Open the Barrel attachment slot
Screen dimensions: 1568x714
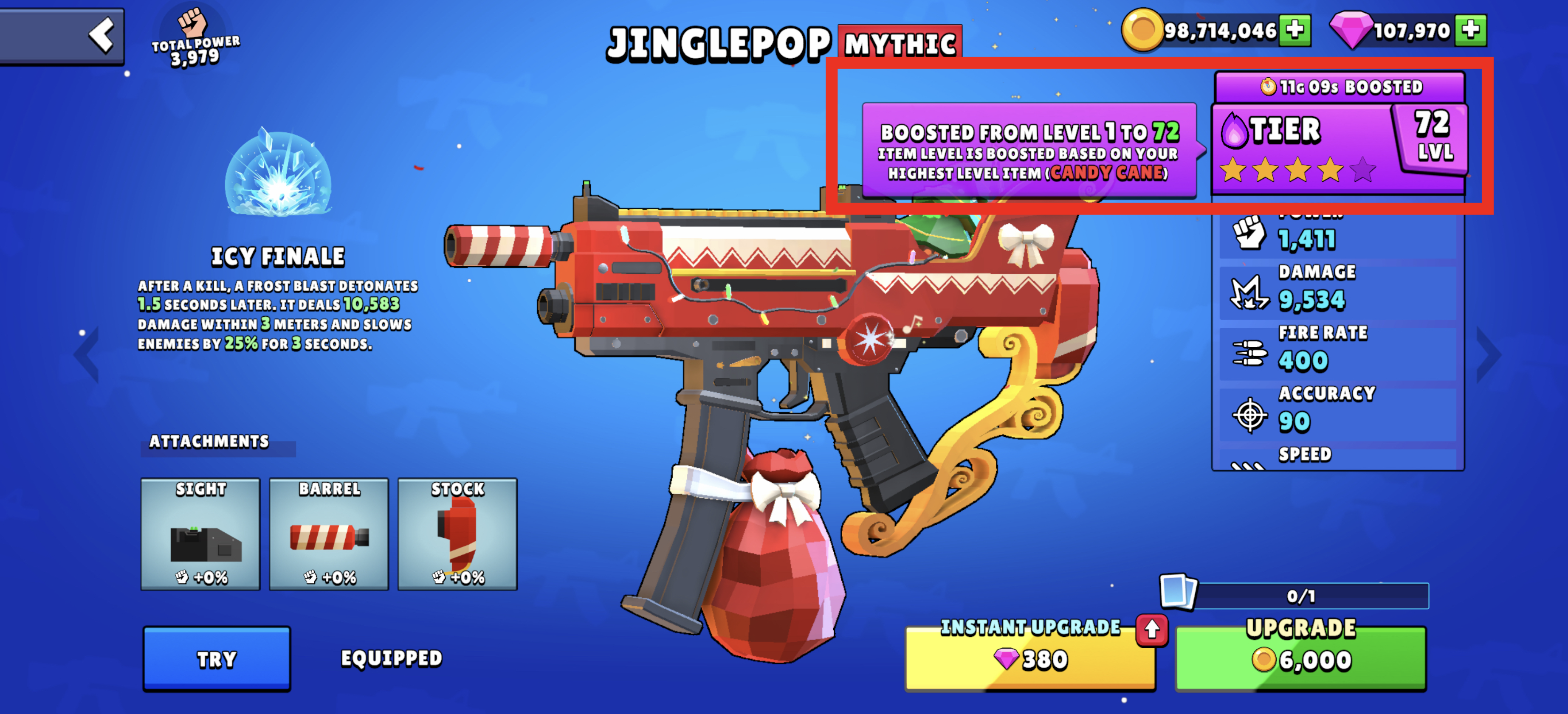329,533
